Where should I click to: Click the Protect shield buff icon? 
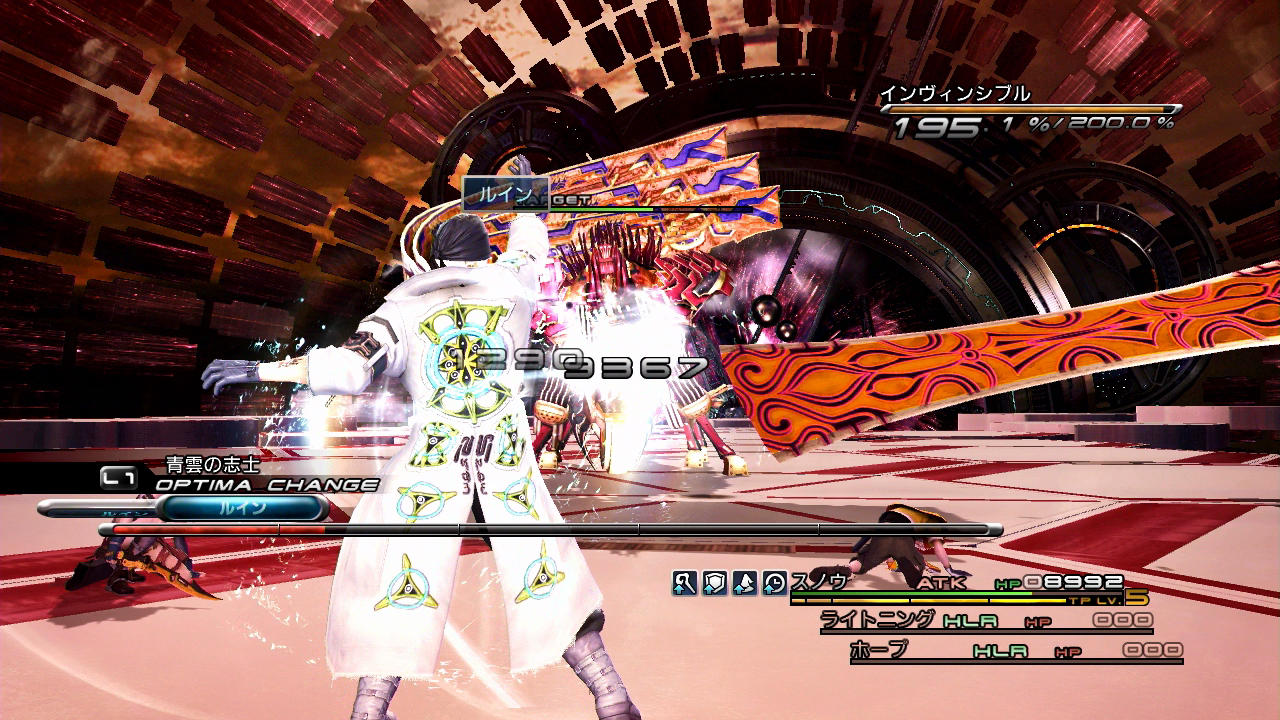tap(714, 583)
